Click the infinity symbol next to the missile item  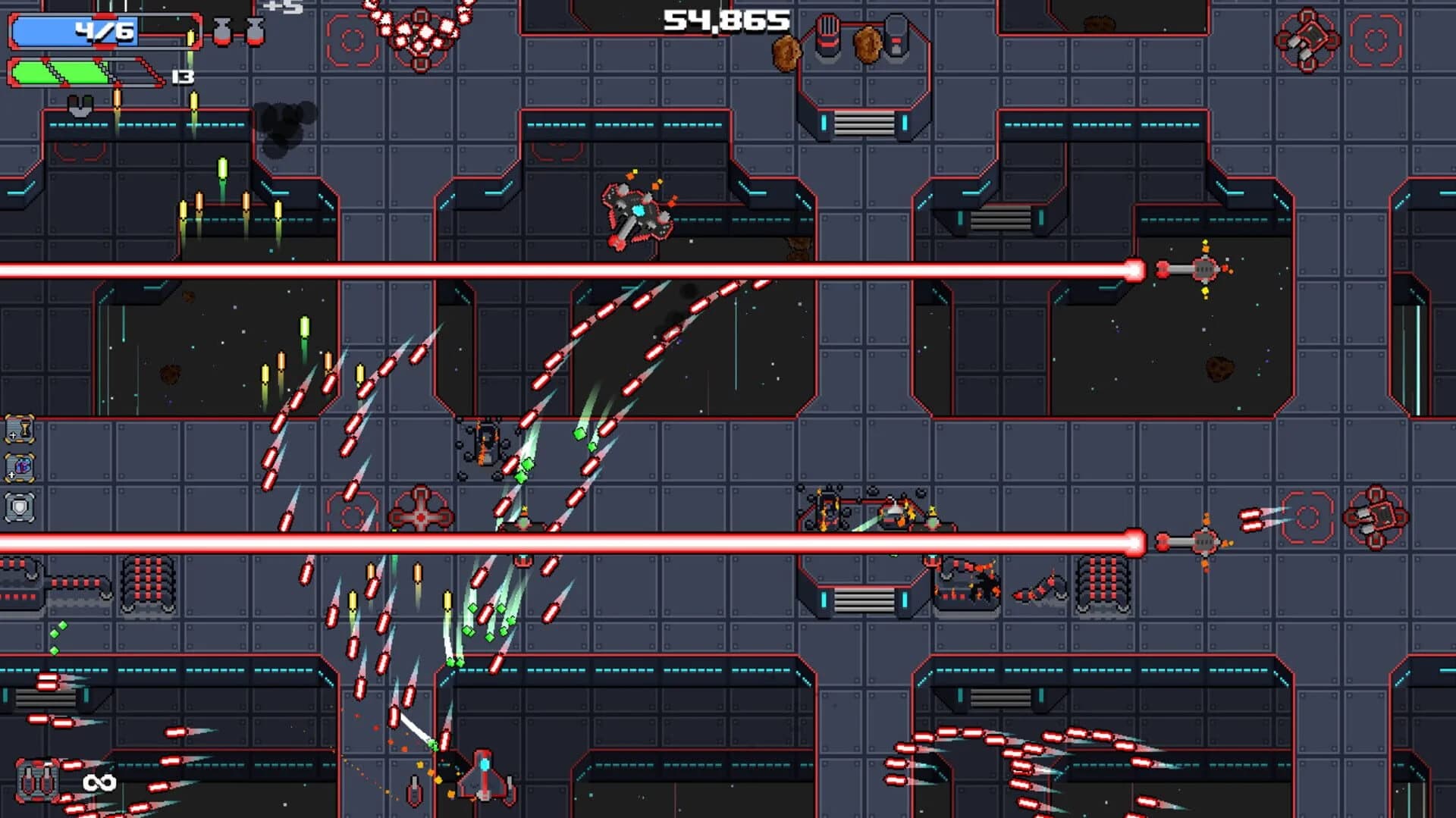[101, 782]
